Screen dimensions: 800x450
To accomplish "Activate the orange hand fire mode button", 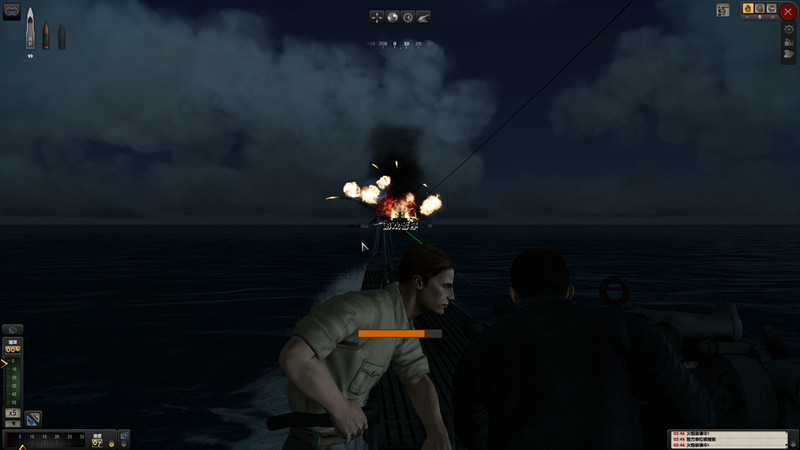I will point(747,9).
